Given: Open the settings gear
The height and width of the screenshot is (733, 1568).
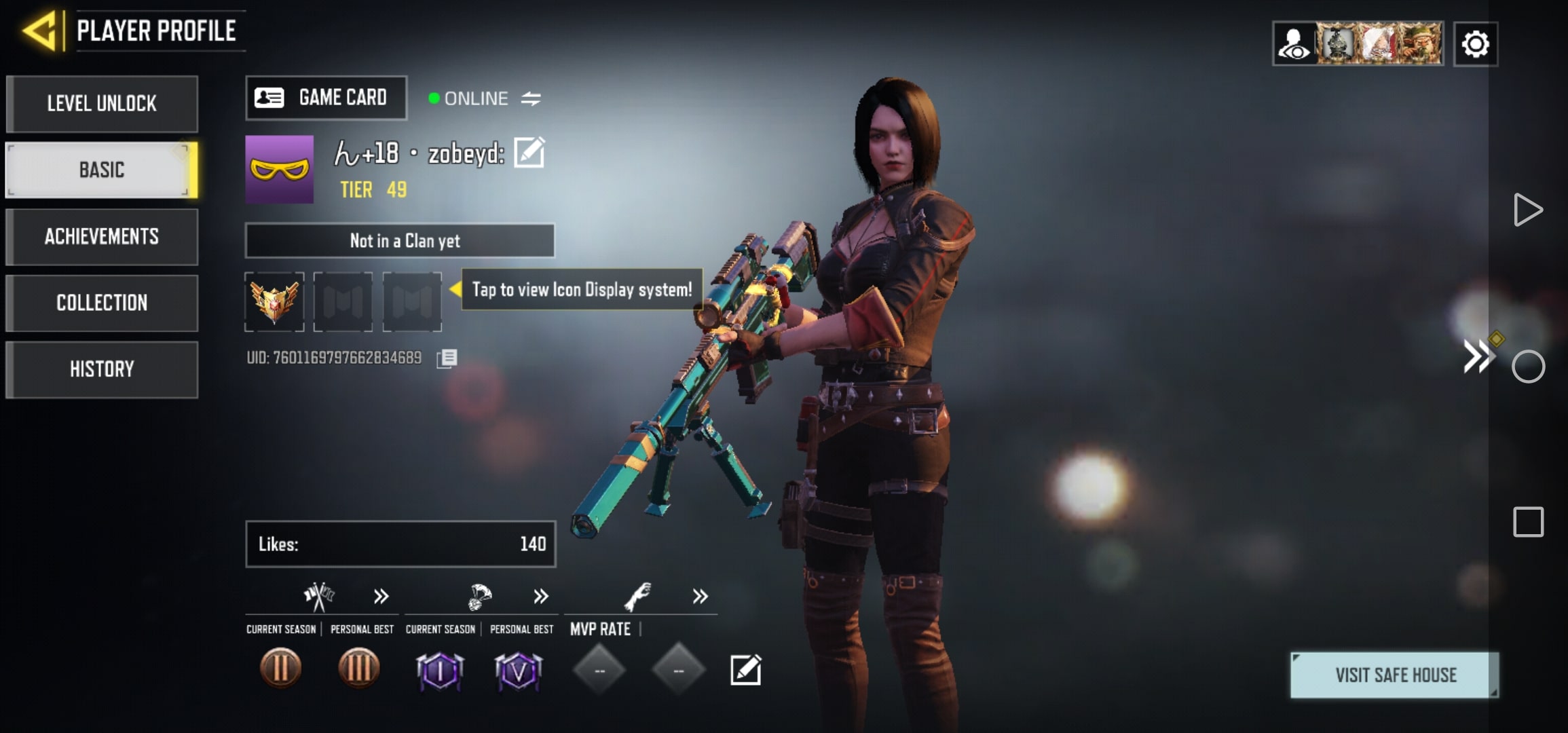Looking at the screenshot, I should (1475, 44).
